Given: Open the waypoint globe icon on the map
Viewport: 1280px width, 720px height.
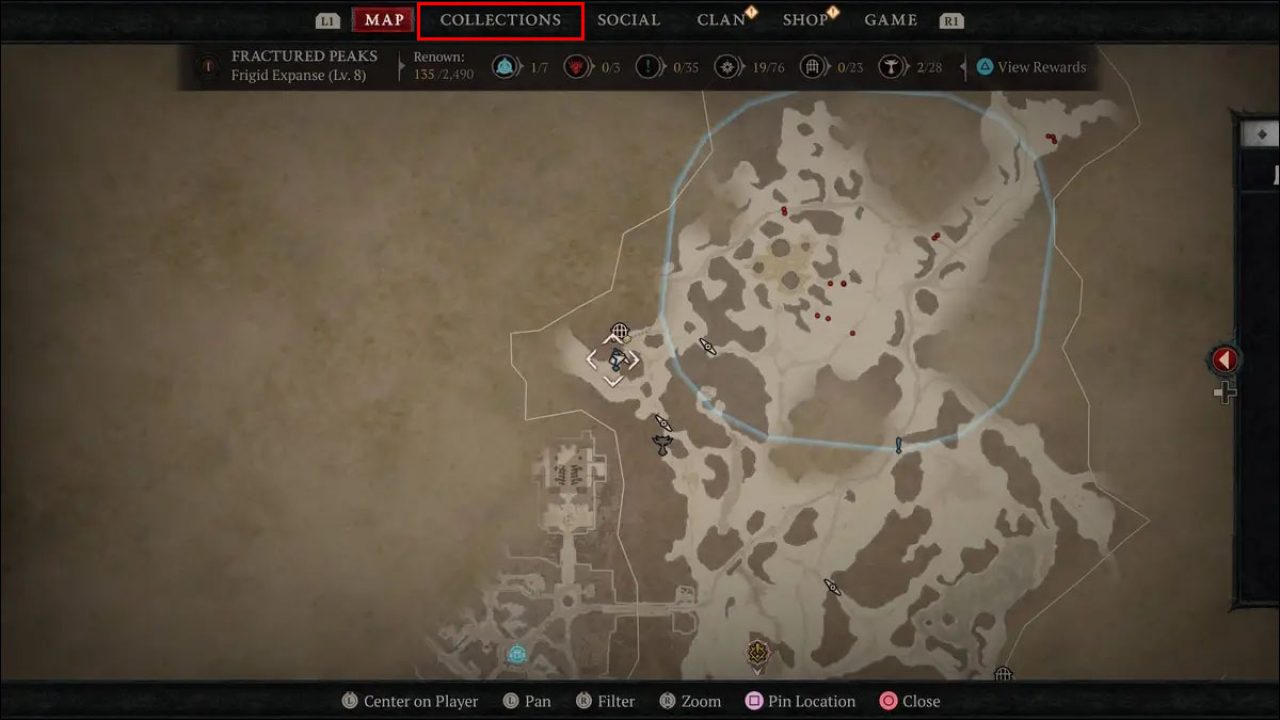Looking at the screenshot, I should [620, 330].
